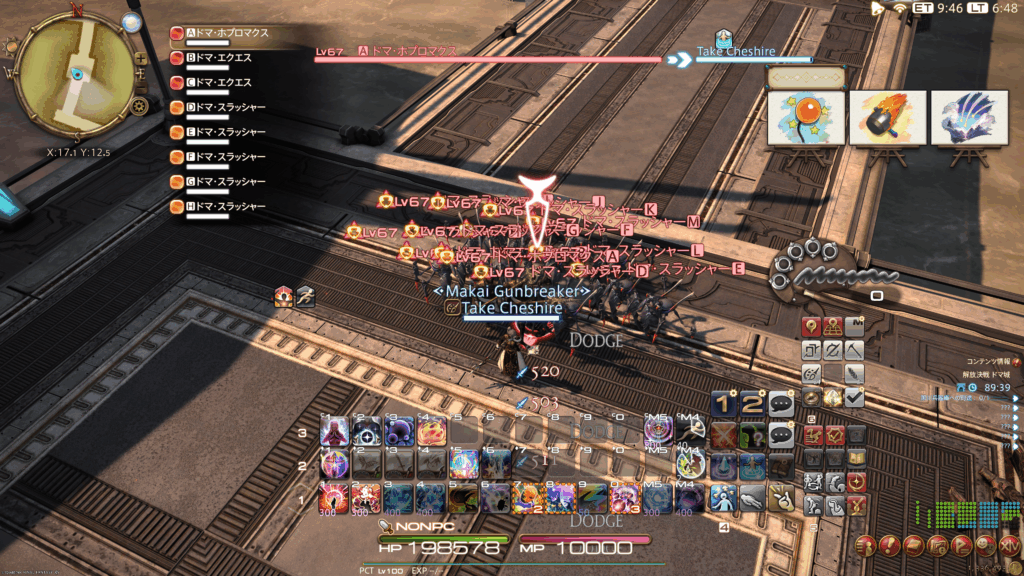Select the orange balloon canvas painting
This screenshot has height=576, width=1024.
pos(806,118)
